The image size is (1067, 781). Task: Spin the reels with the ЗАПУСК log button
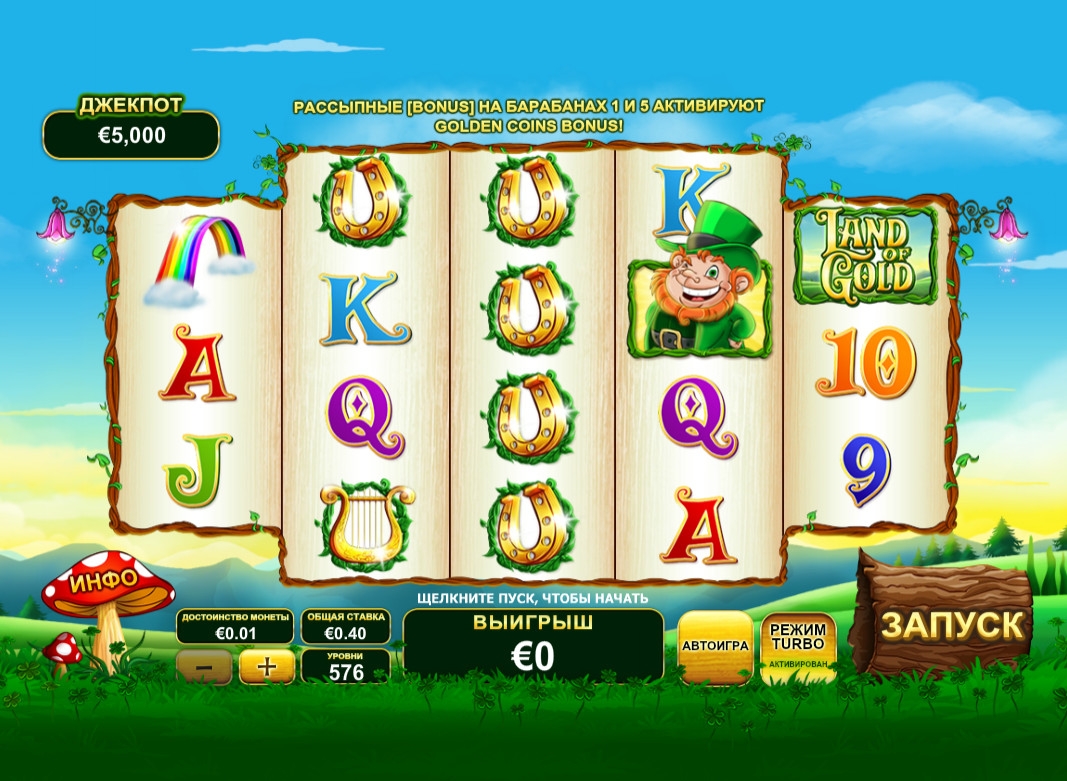(x=951, y=624)
